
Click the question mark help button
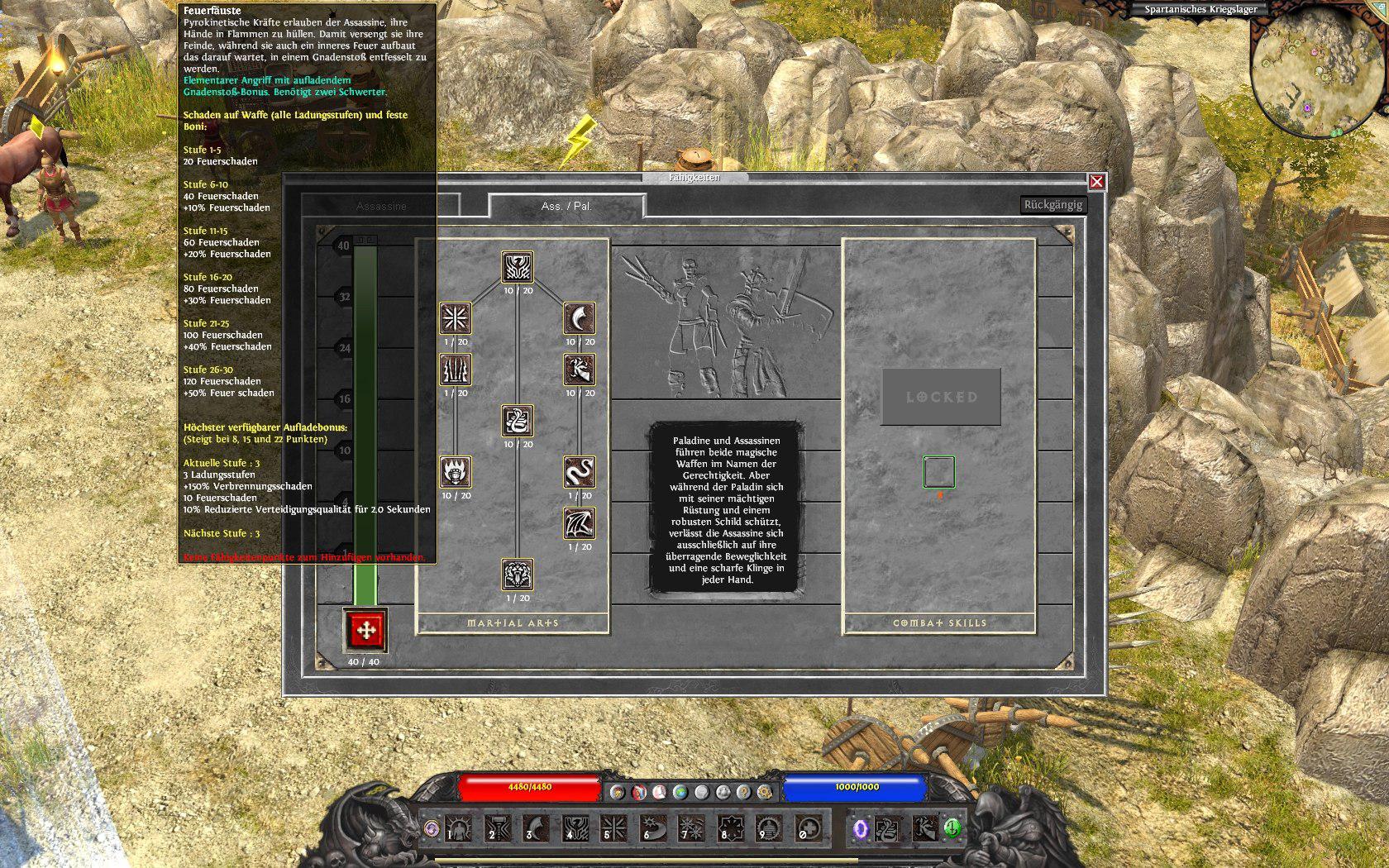coord(743,792)
